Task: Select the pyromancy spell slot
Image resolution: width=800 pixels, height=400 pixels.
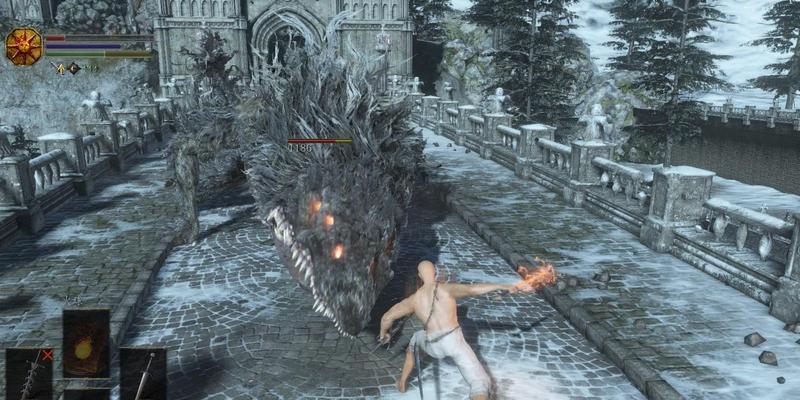Action: [86, 343]
